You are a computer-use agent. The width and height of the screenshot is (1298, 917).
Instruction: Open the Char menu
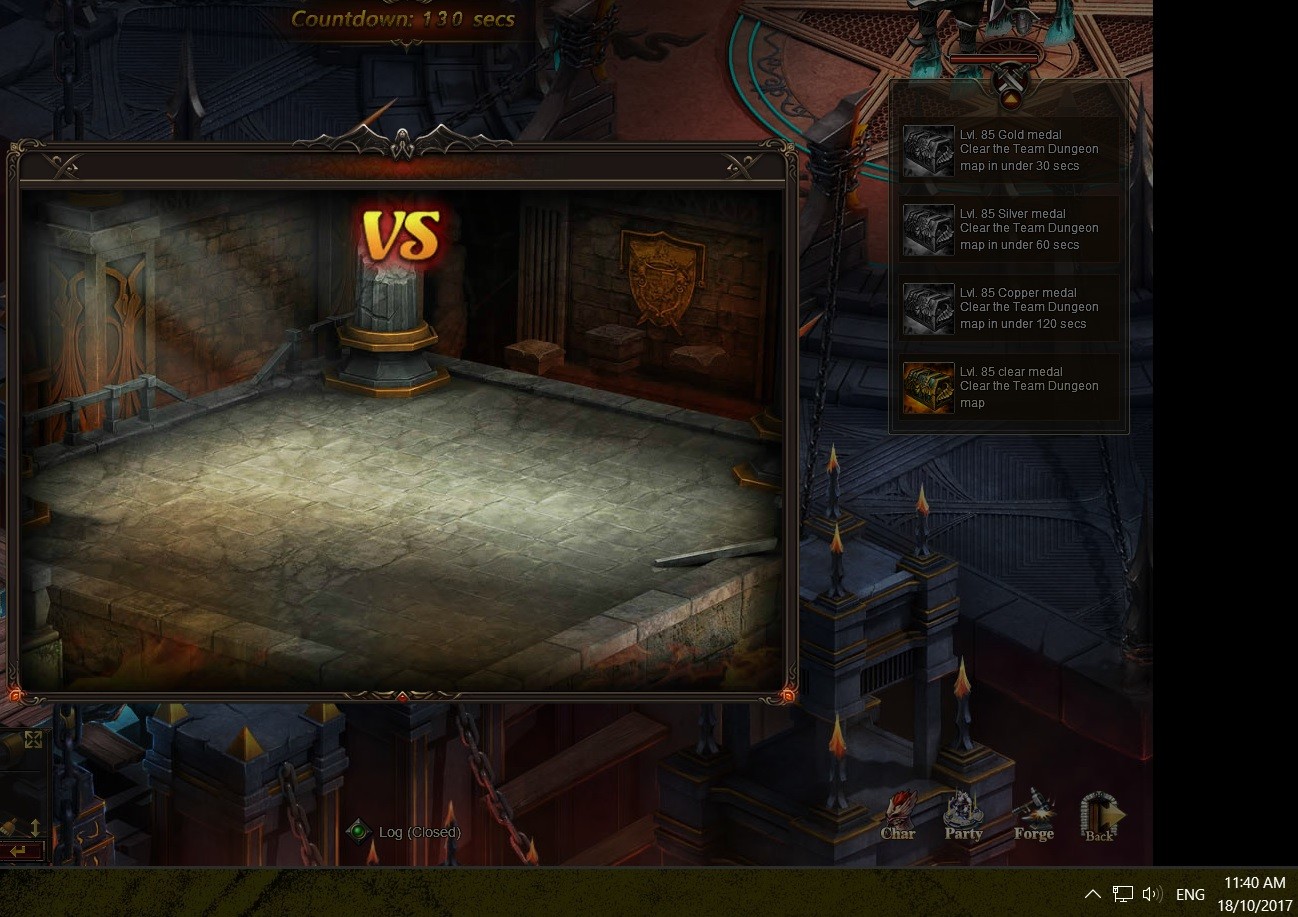tap(898, 816)
